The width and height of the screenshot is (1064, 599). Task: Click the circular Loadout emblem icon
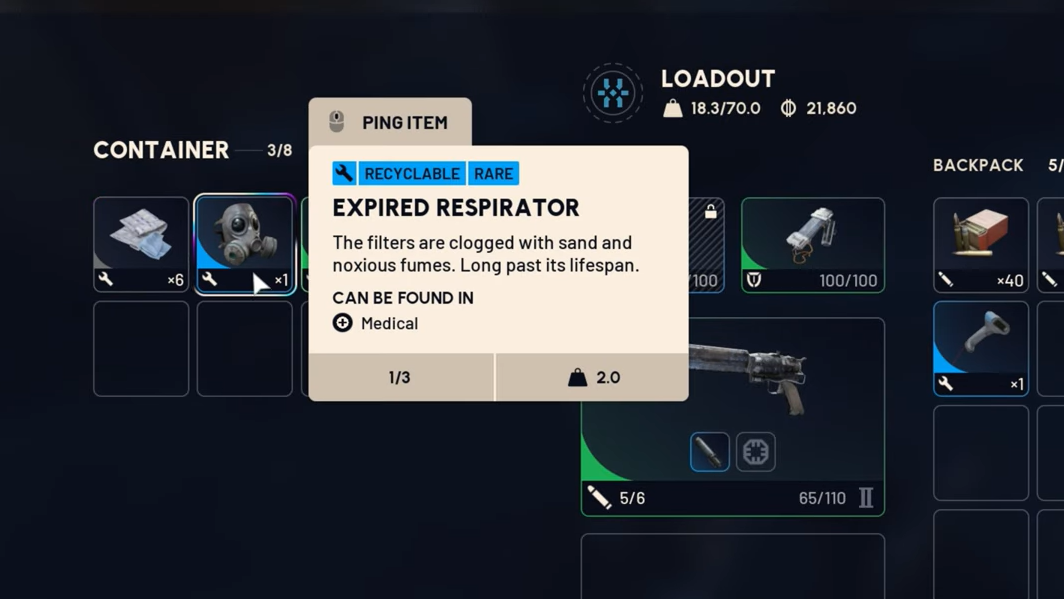612,93
